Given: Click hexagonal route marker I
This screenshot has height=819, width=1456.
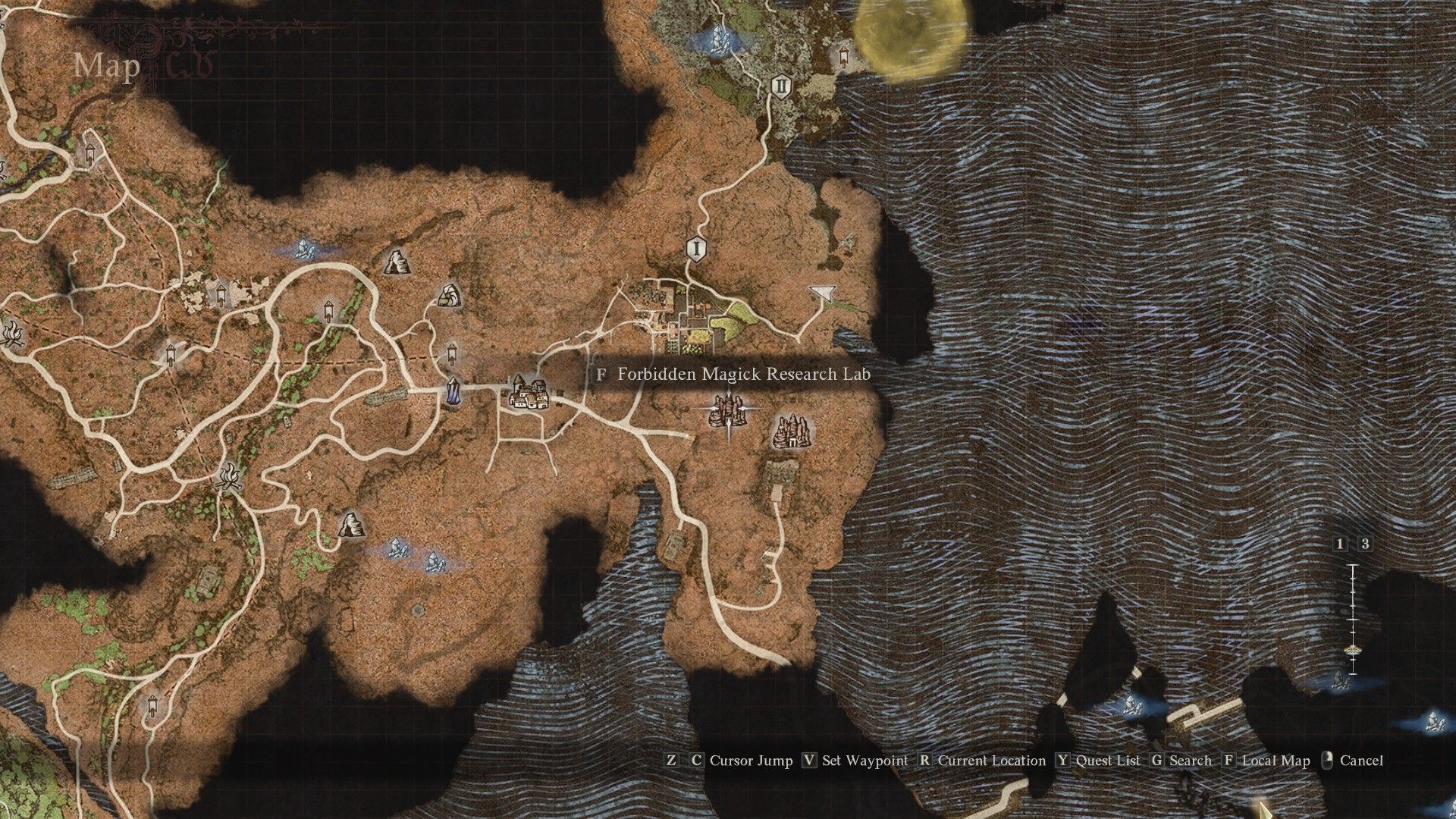Looking at the screenshot, I should [x=695, y=247].
